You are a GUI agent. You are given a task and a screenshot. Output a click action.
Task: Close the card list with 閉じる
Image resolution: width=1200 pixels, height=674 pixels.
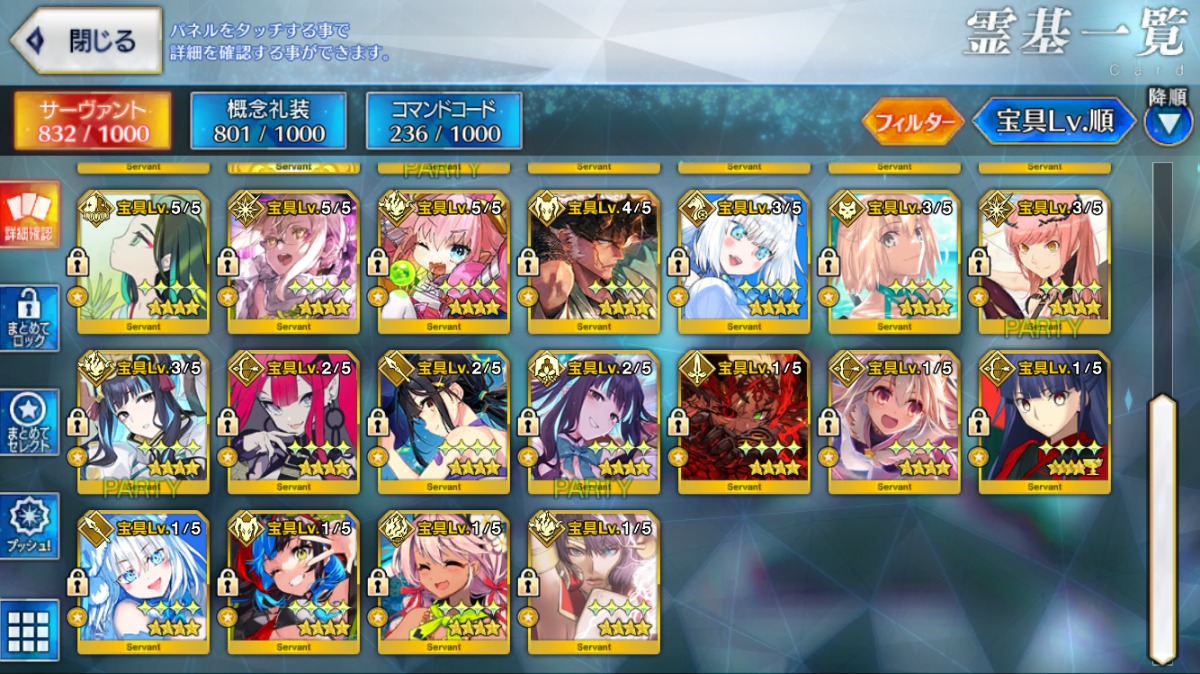click(x=86, y=41)
